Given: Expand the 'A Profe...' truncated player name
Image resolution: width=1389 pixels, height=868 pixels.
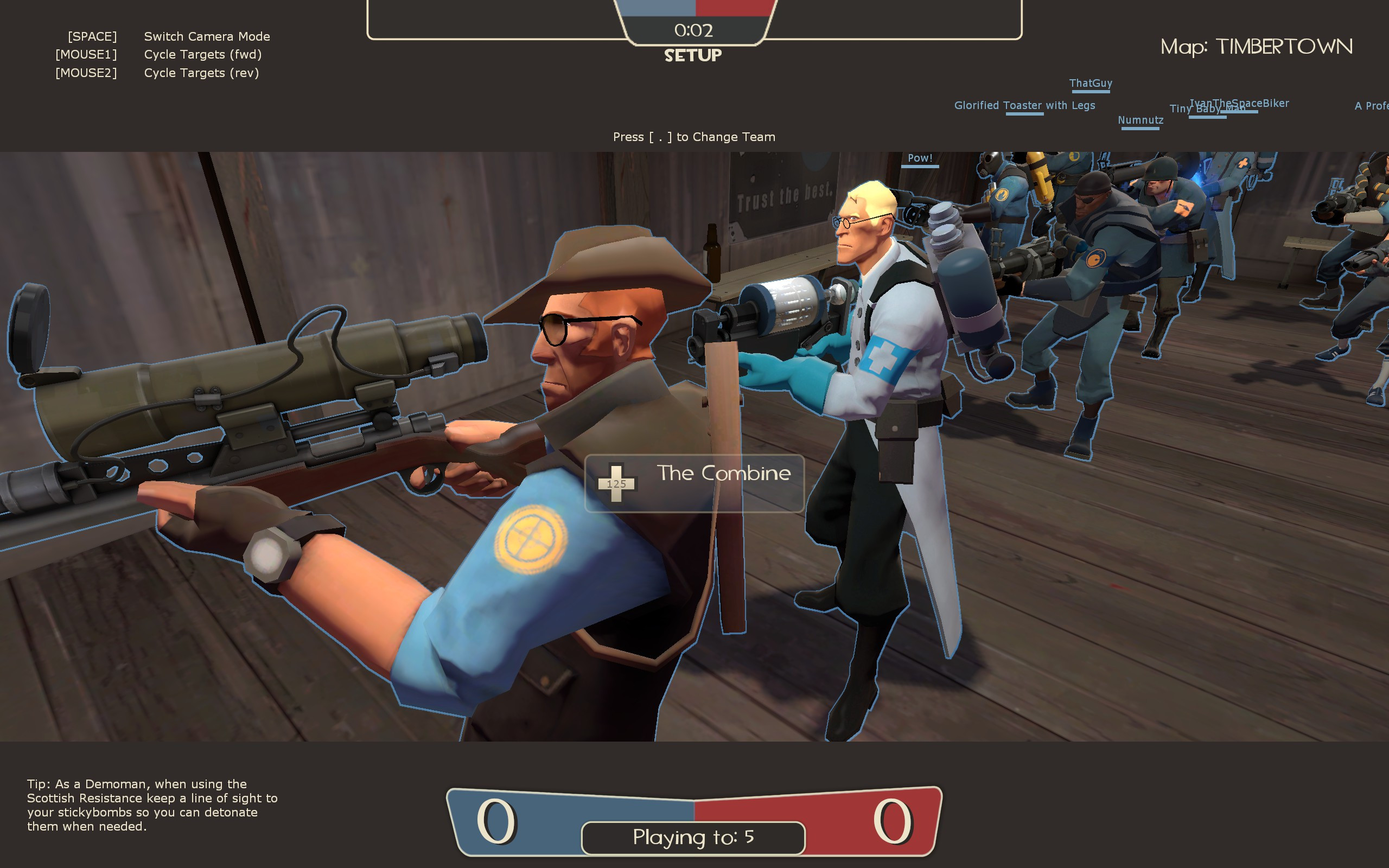Looking at the screenshot, I should point(1372,106).
